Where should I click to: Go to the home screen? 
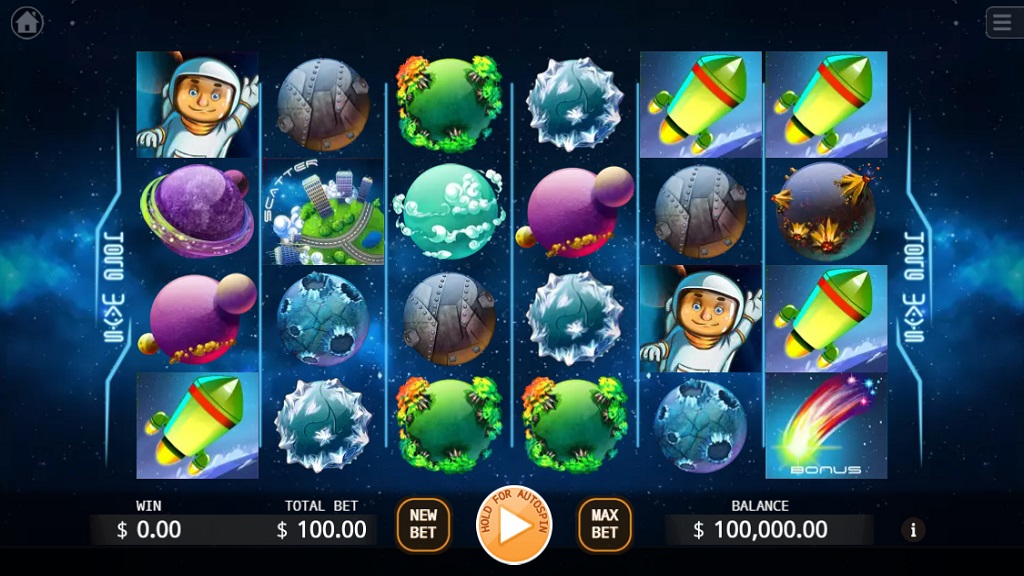27,22
